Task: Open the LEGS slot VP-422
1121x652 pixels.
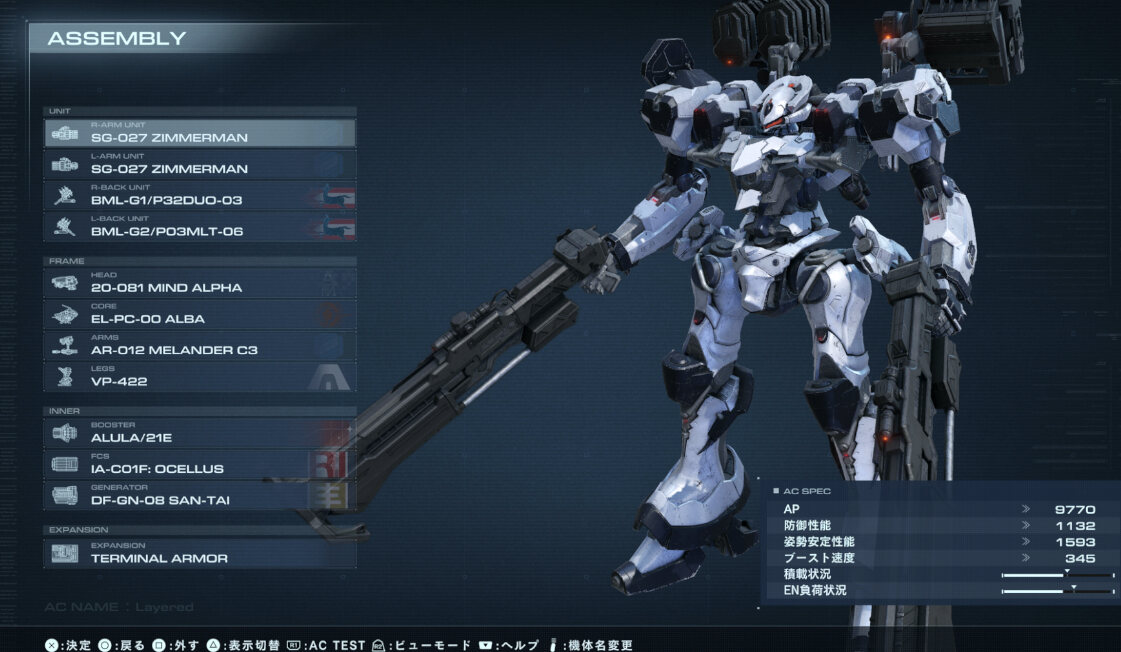Action: point(200,376)
